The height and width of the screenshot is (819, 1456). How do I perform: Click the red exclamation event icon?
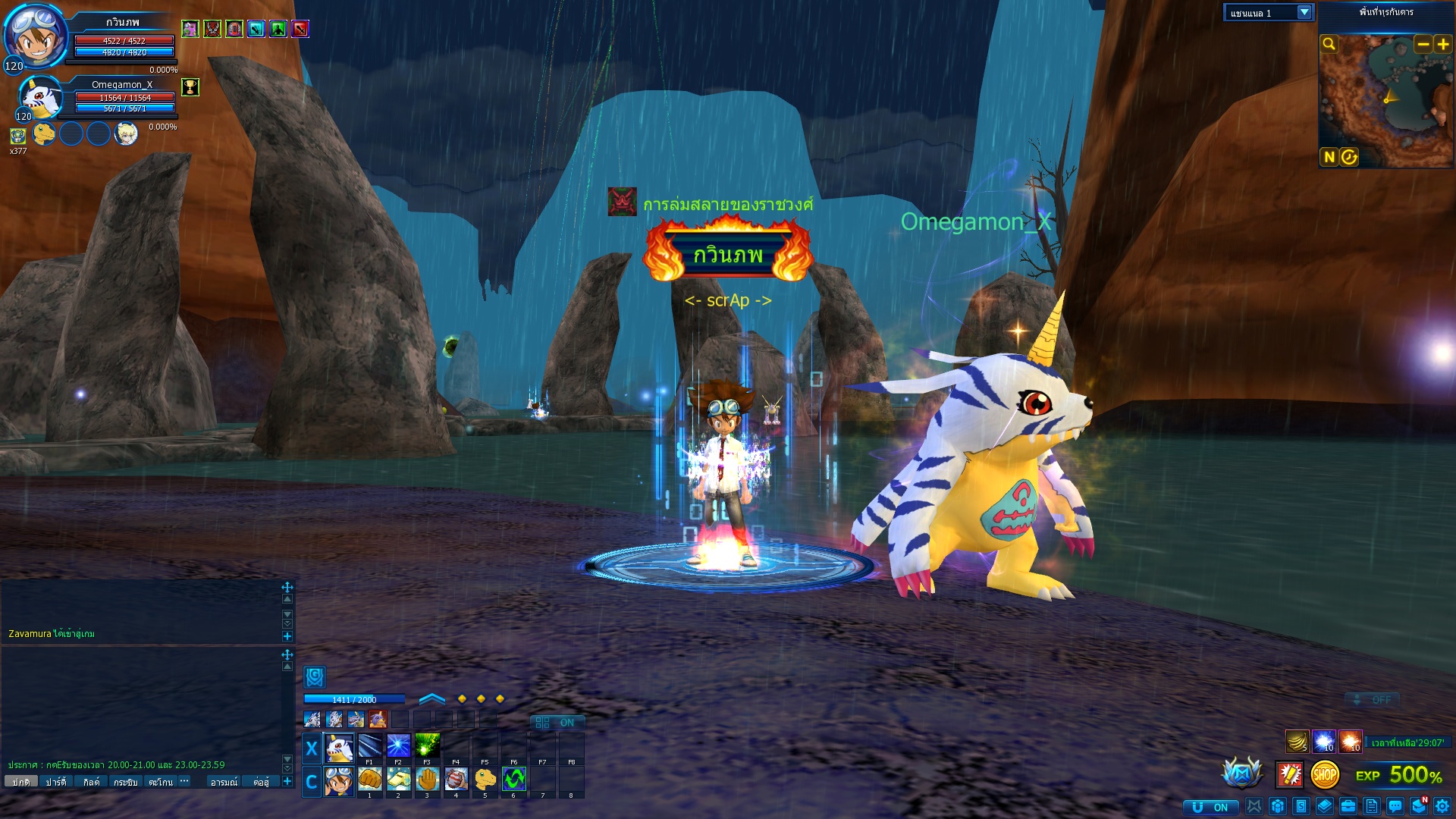pos(1289,774)
